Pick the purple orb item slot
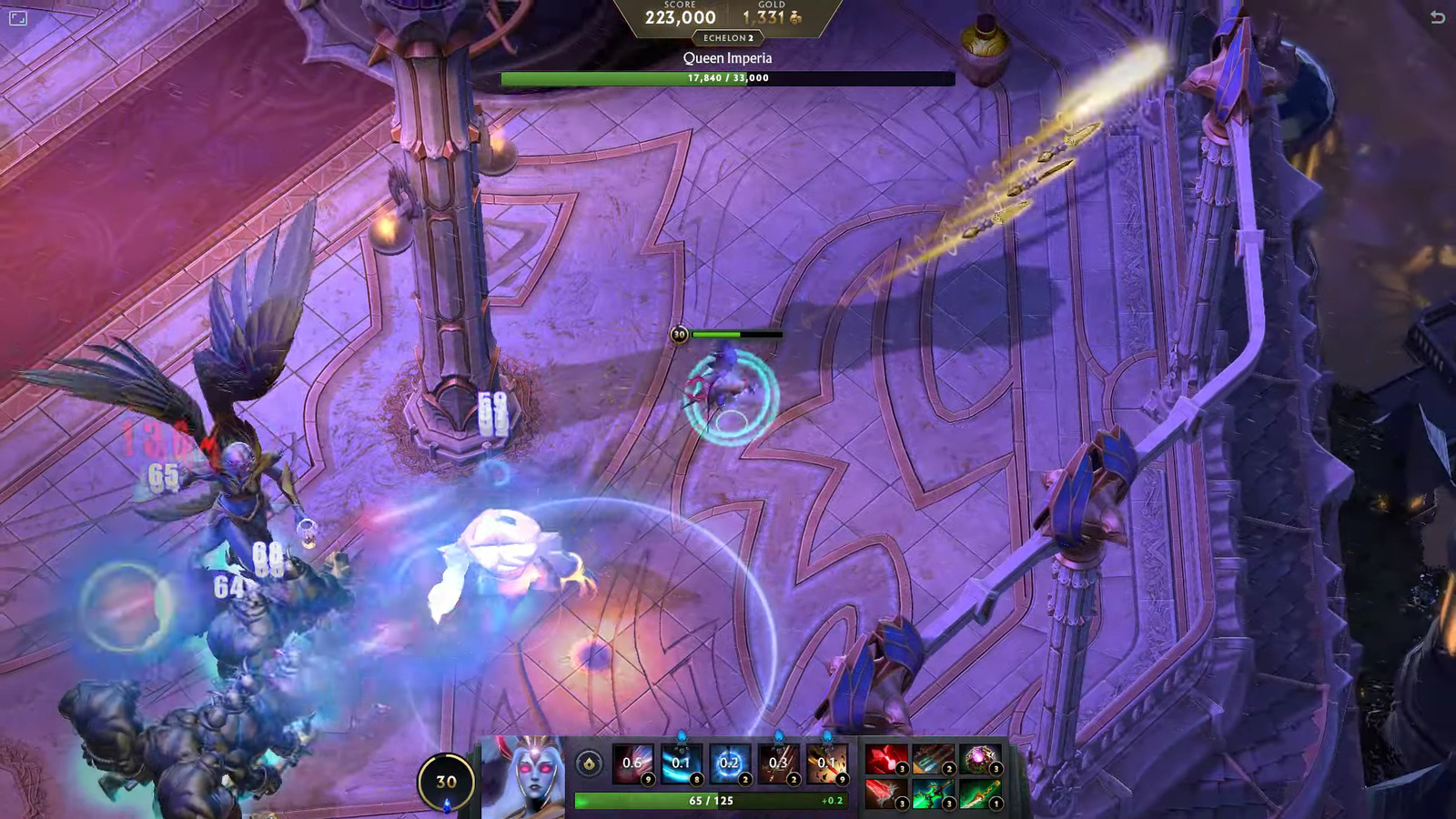The height and width of the screenshot is (819, 1456). tap(980, 759)
